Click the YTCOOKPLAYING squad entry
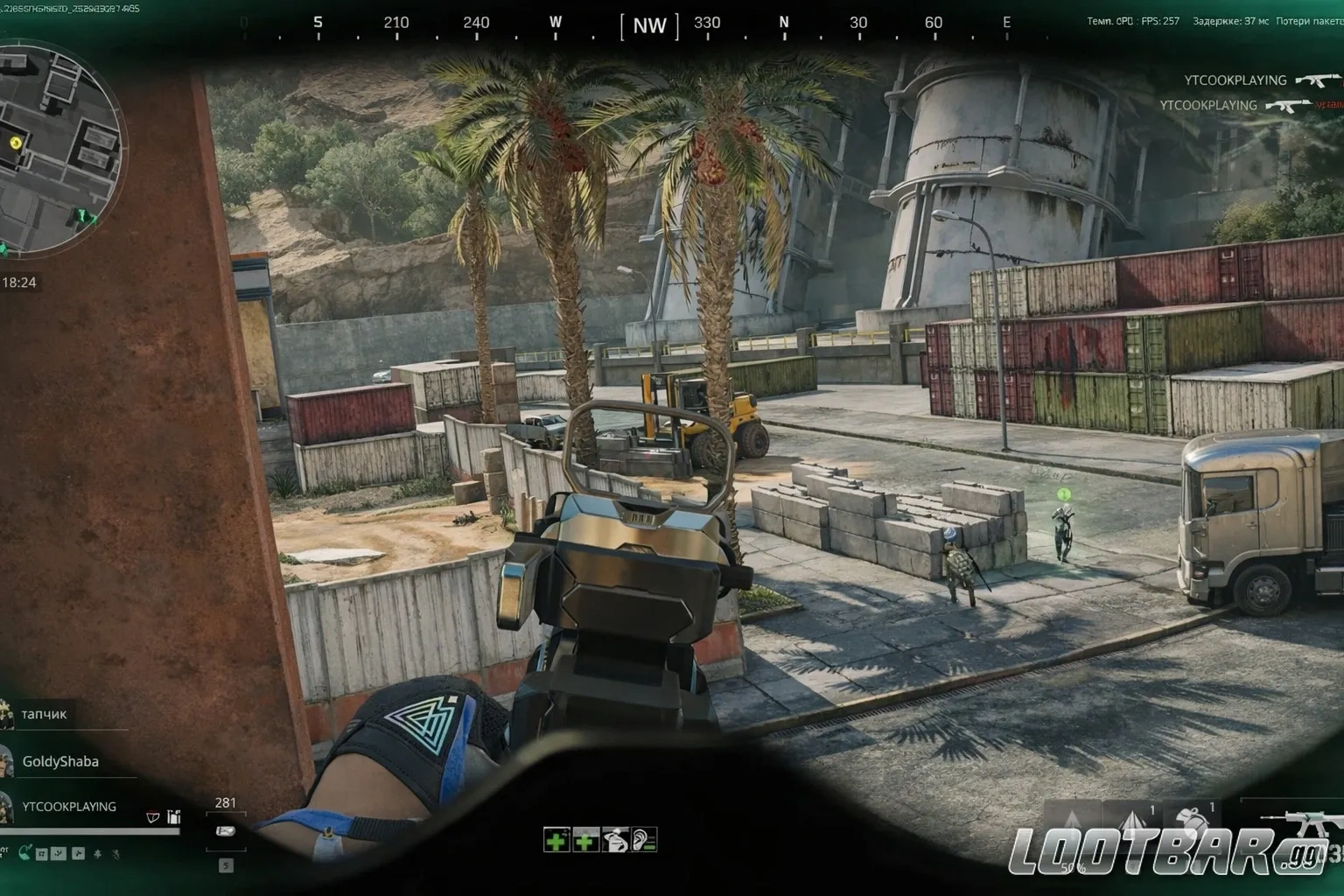Screen dimensions: 1344x896 pyautogui.click(x=68, y=807)
